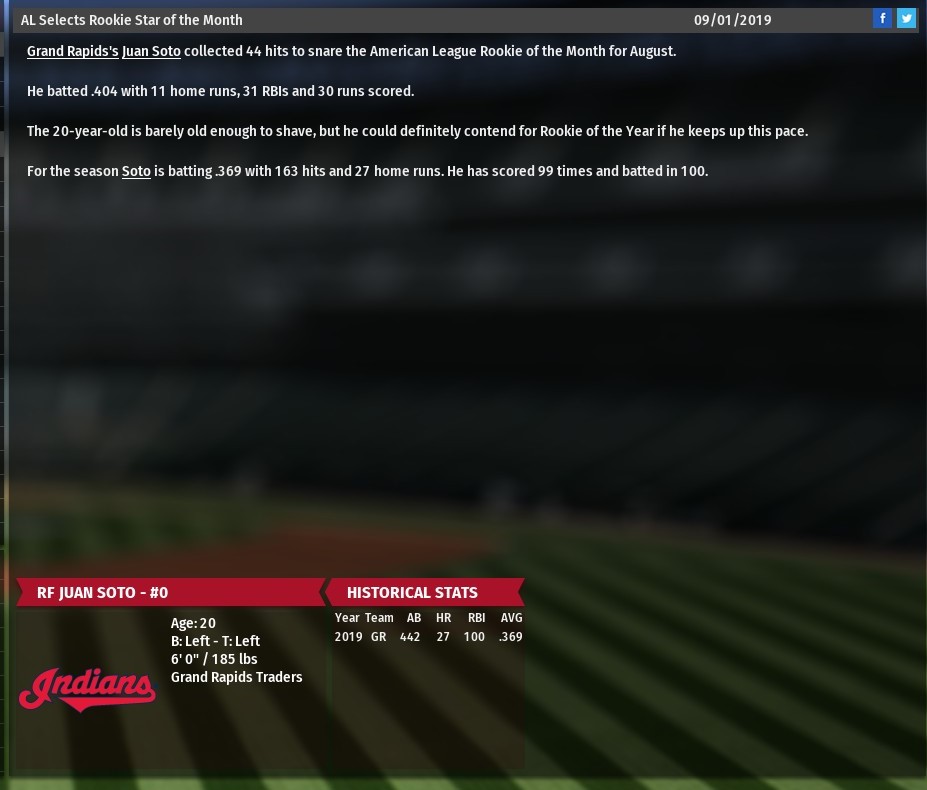The width and height of the screenshot is (927, 790).
Task: Click the Indians team logo
Action: tap(87, 689)
